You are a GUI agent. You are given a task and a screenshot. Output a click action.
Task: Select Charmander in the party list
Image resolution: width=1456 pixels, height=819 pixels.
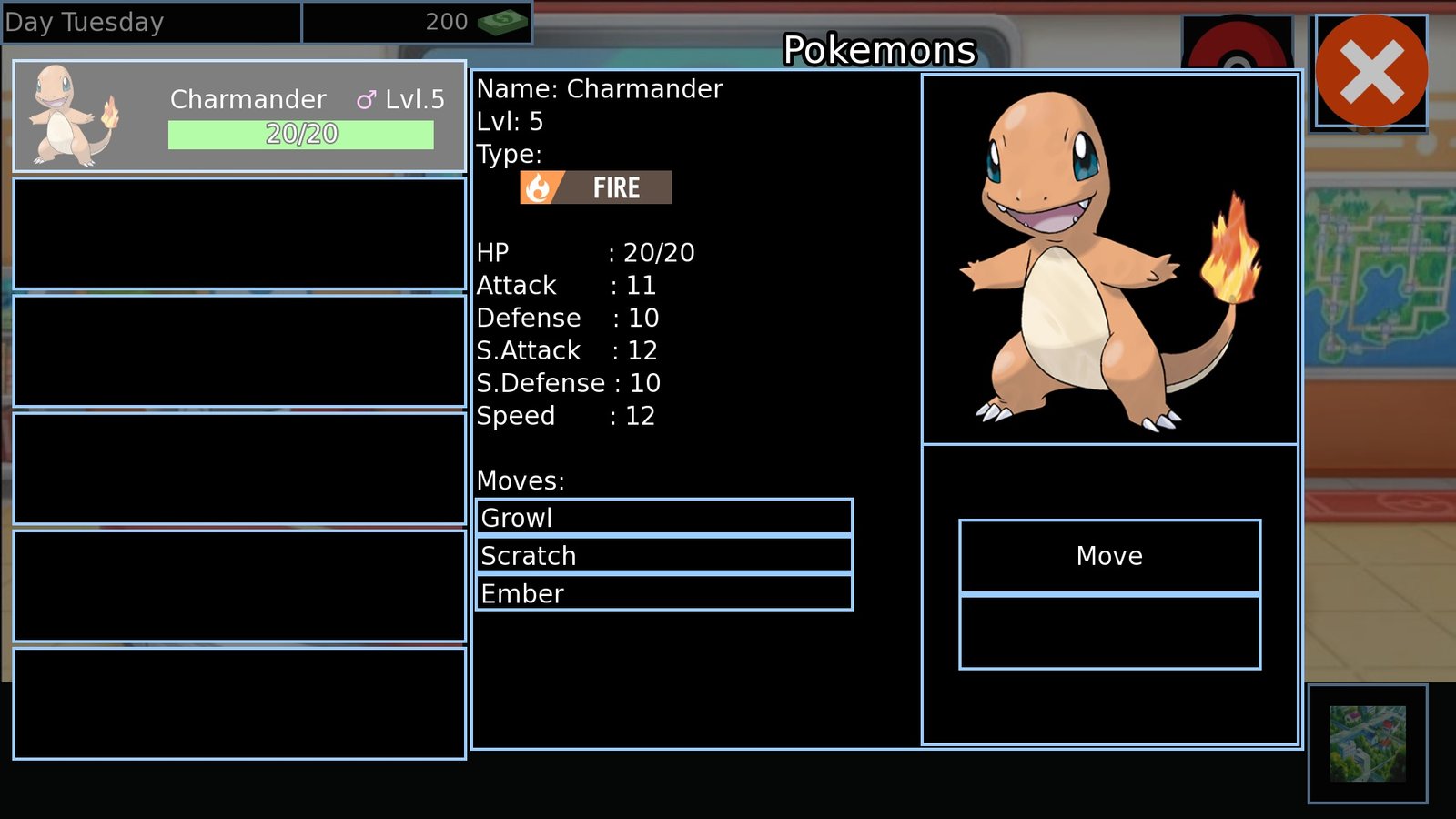click(239, 116)
